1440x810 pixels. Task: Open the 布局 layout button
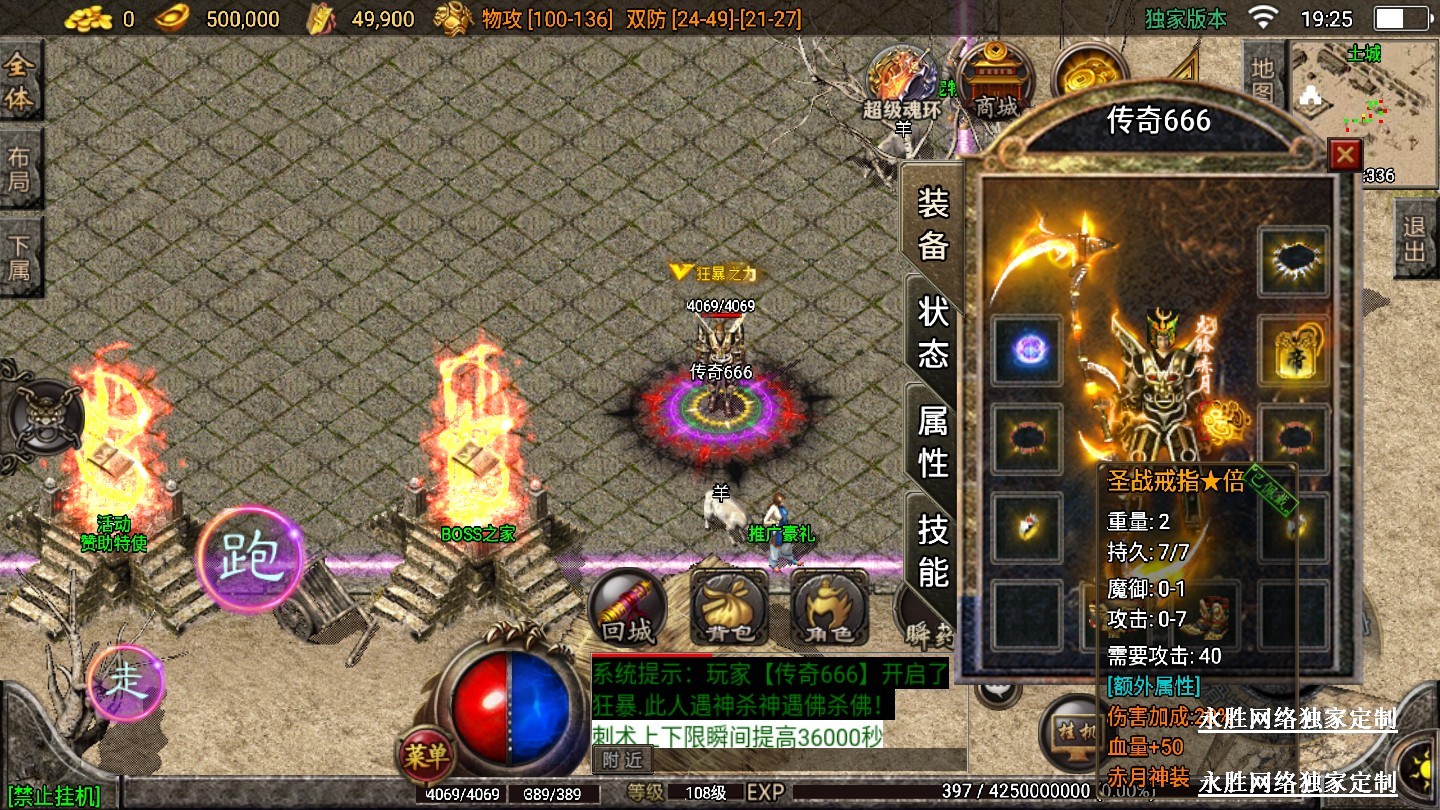coord(20,169)
